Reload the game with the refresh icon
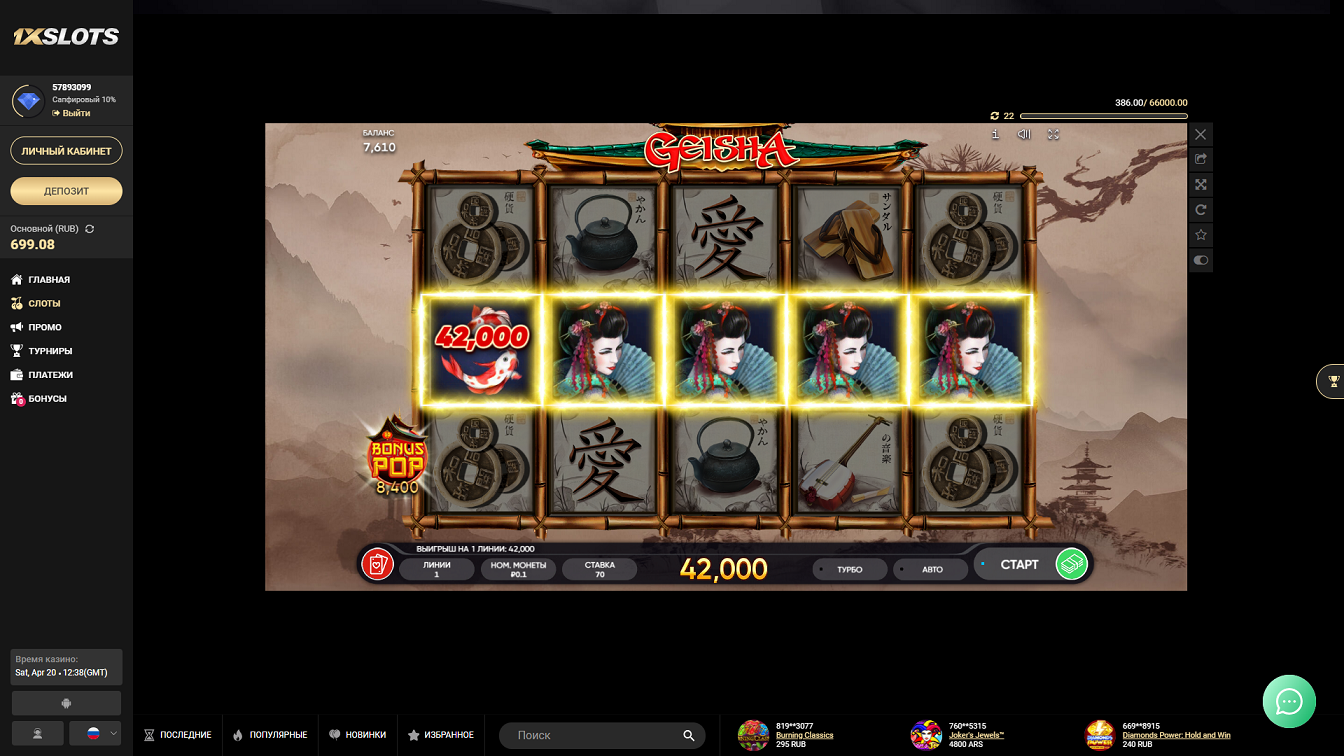Image resolution: width=1344 pixels, height=756 pixels. (x=1201, y=210)
